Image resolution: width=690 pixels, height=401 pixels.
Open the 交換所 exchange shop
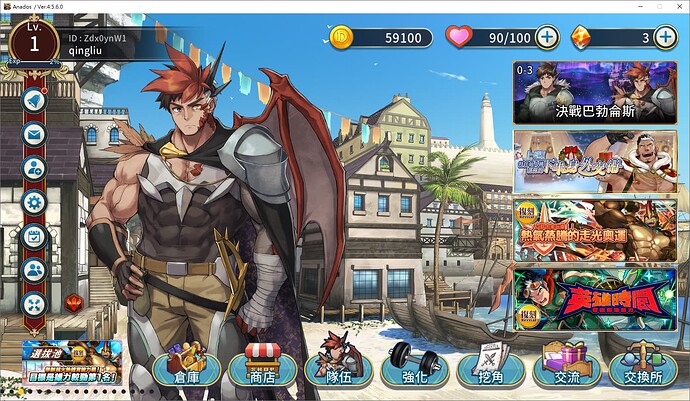point(641,368)
